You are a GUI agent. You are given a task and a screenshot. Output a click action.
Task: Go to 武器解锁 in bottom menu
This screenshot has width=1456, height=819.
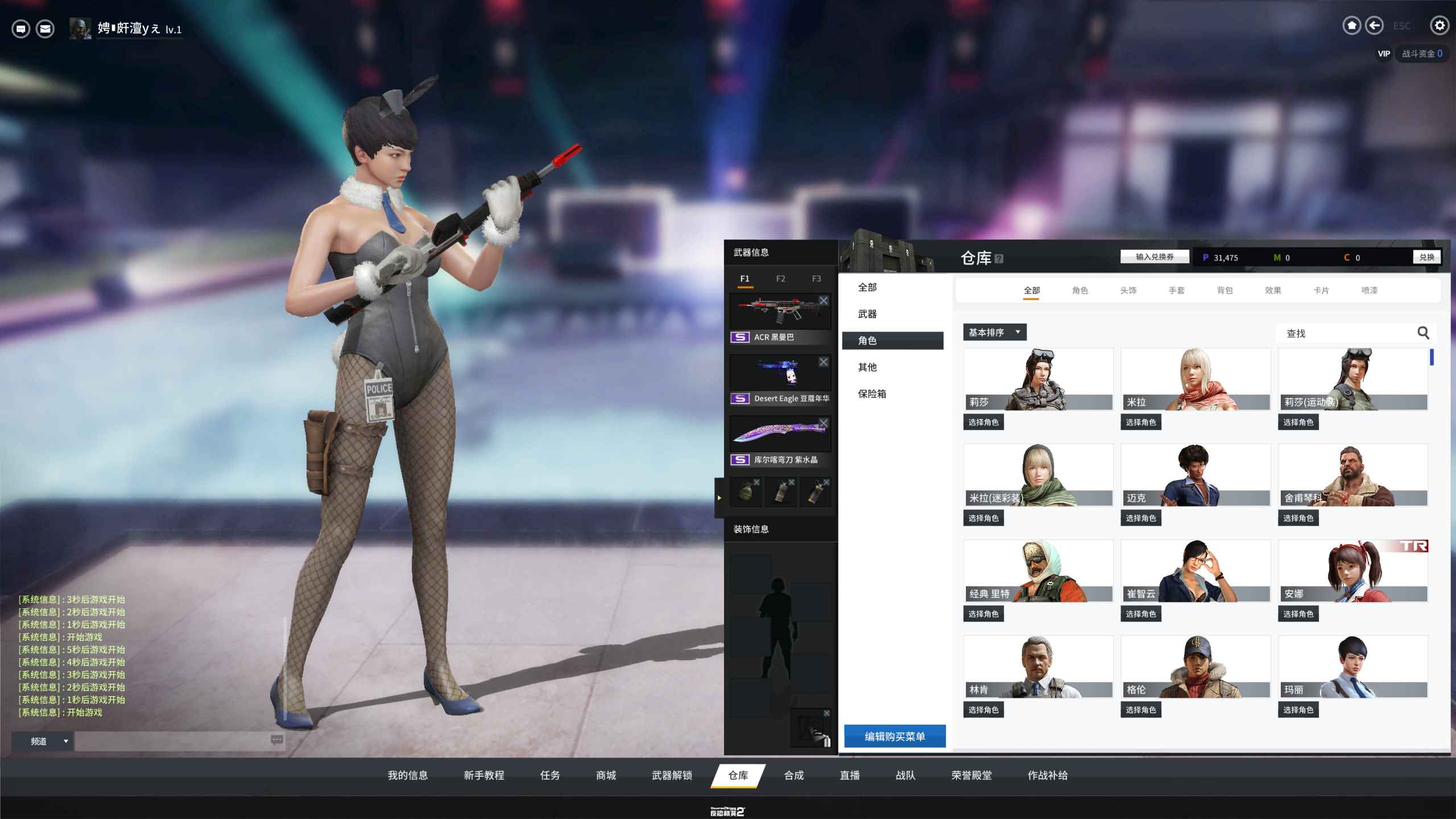[x=672, y=775]
